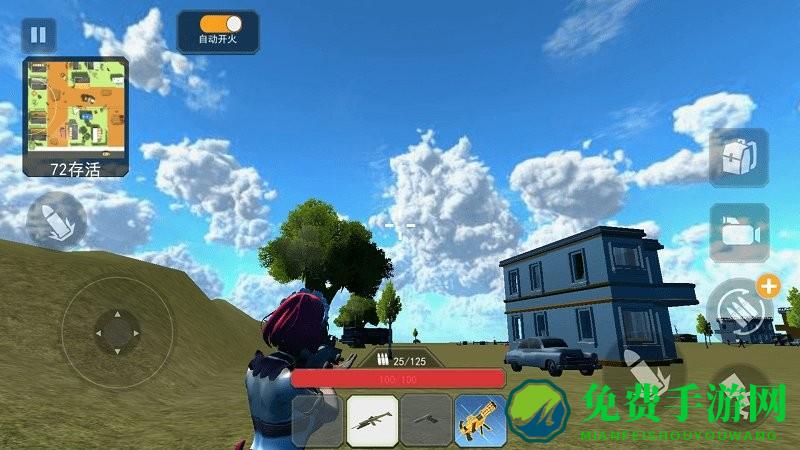Open the minimap
The width and height of the screenshot is (800, 450).
(76, 108)
